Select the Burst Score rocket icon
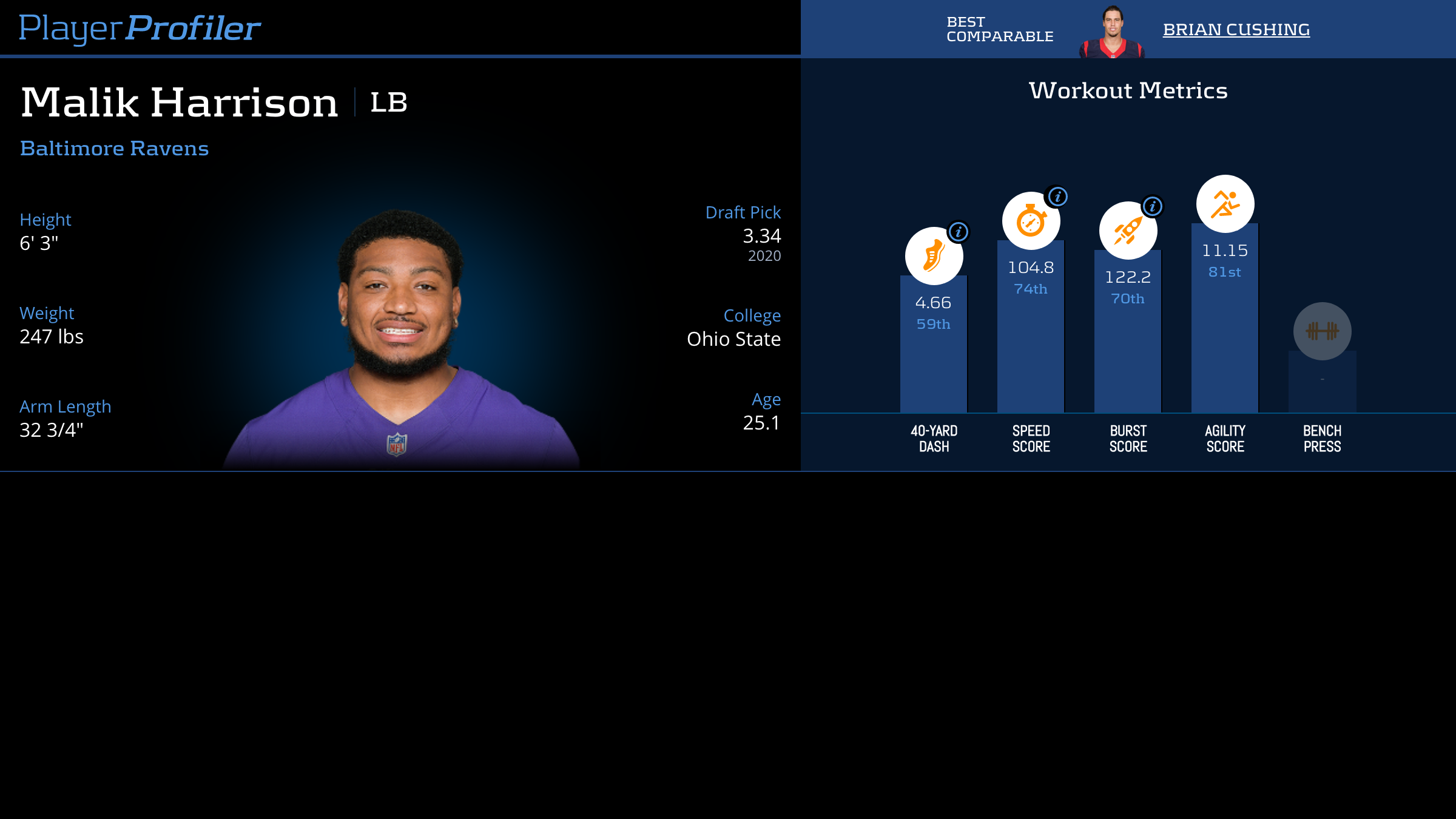Screen dimensions: 1456x819 tap(1127, 231)
